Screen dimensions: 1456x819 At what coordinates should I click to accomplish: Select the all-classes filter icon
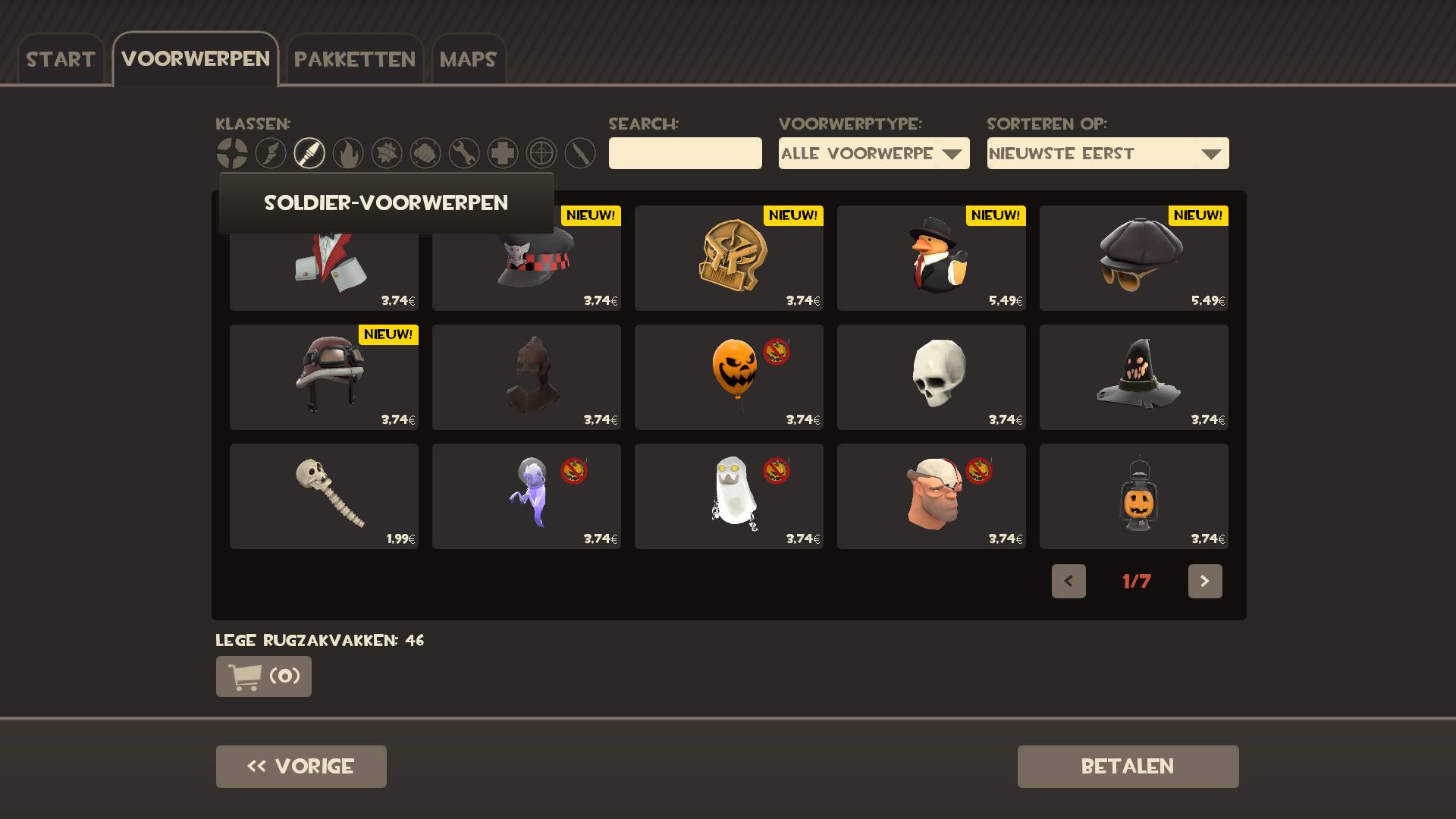point(232,153)
